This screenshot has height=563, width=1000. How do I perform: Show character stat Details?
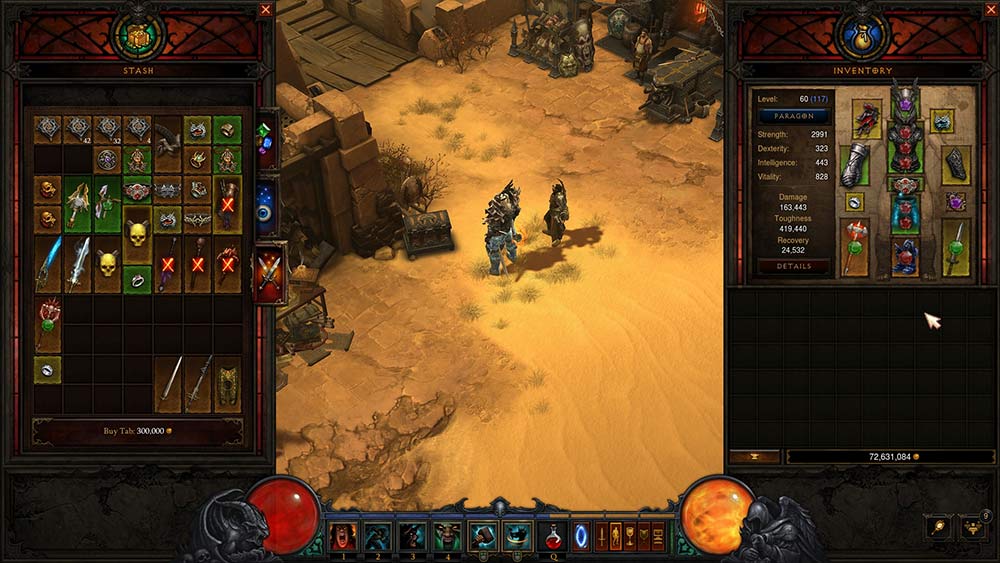794,267
